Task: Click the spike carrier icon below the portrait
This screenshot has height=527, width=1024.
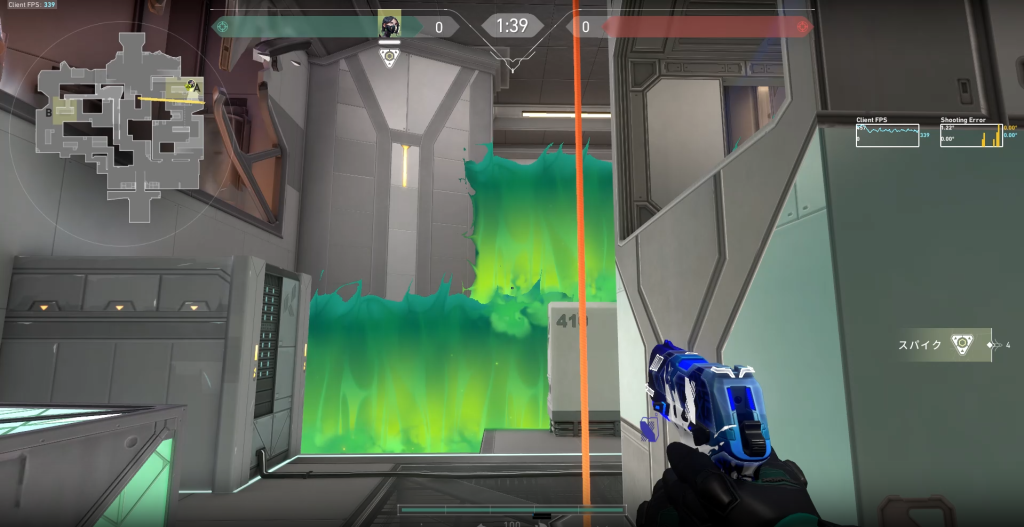Action: pos(390,57)
